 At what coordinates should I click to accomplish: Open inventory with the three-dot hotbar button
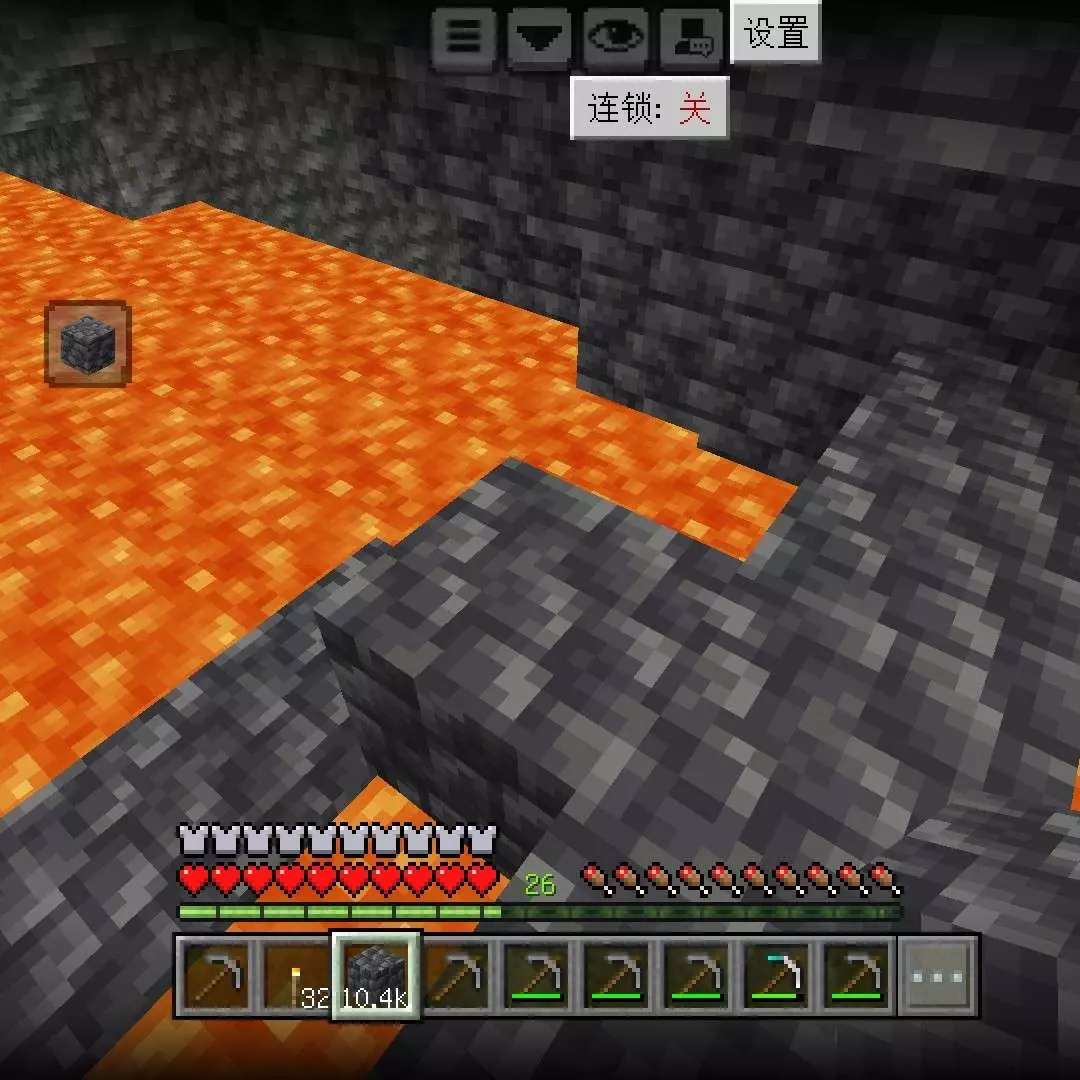[x=938, y=976]
